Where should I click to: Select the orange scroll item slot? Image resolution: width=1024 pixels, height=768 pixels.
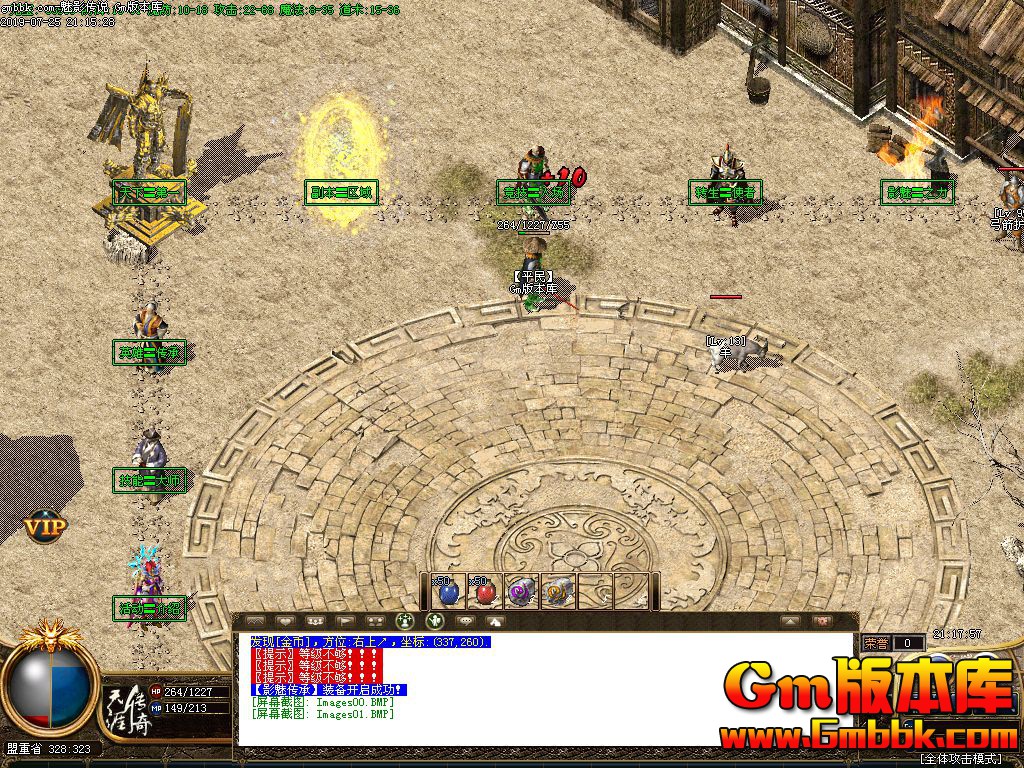(x=557, y=592)
